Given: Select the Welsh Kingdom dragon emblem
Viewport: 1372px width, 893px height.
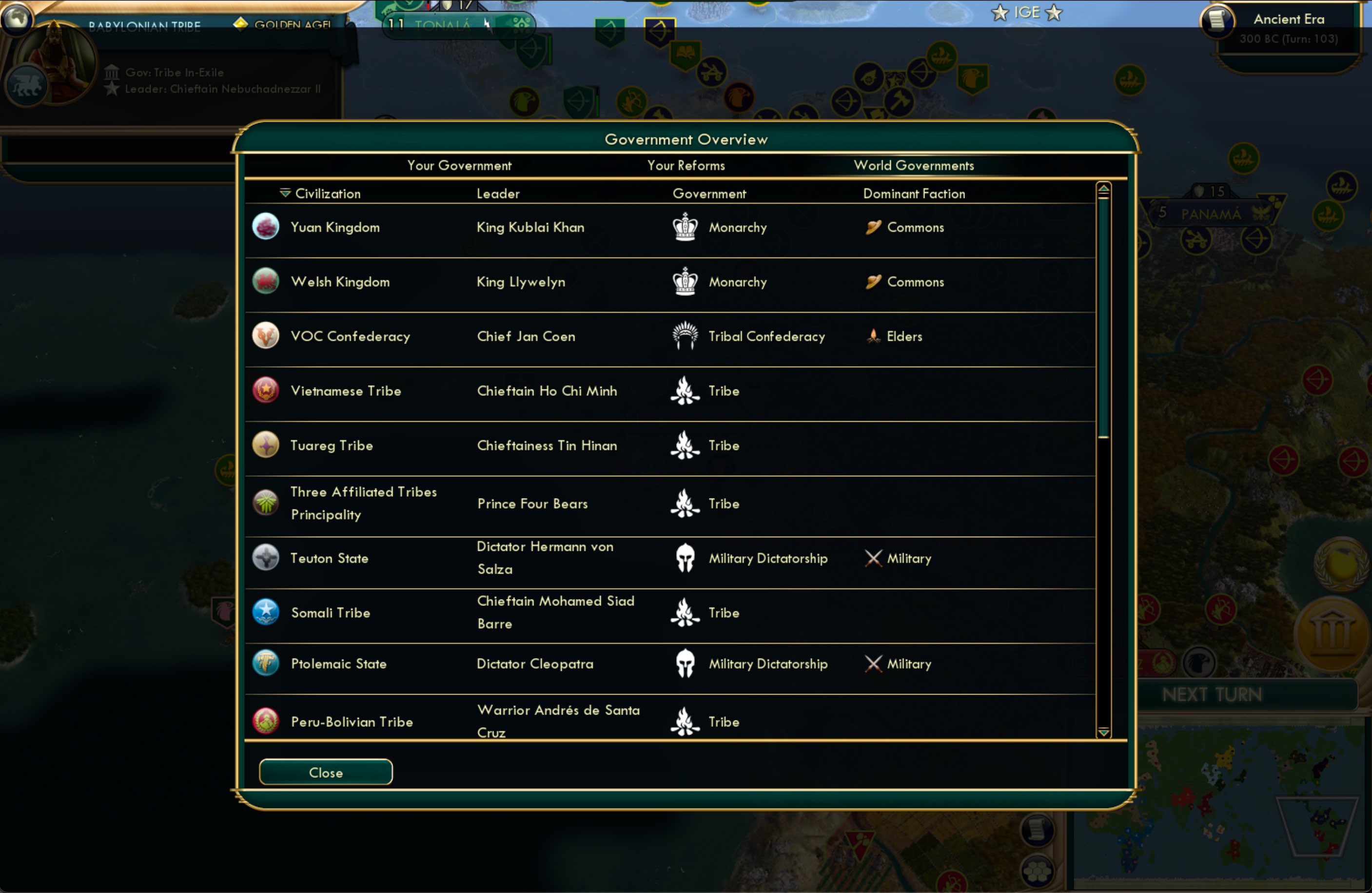Looking at the screenshot, I should [x=266, y=281].
